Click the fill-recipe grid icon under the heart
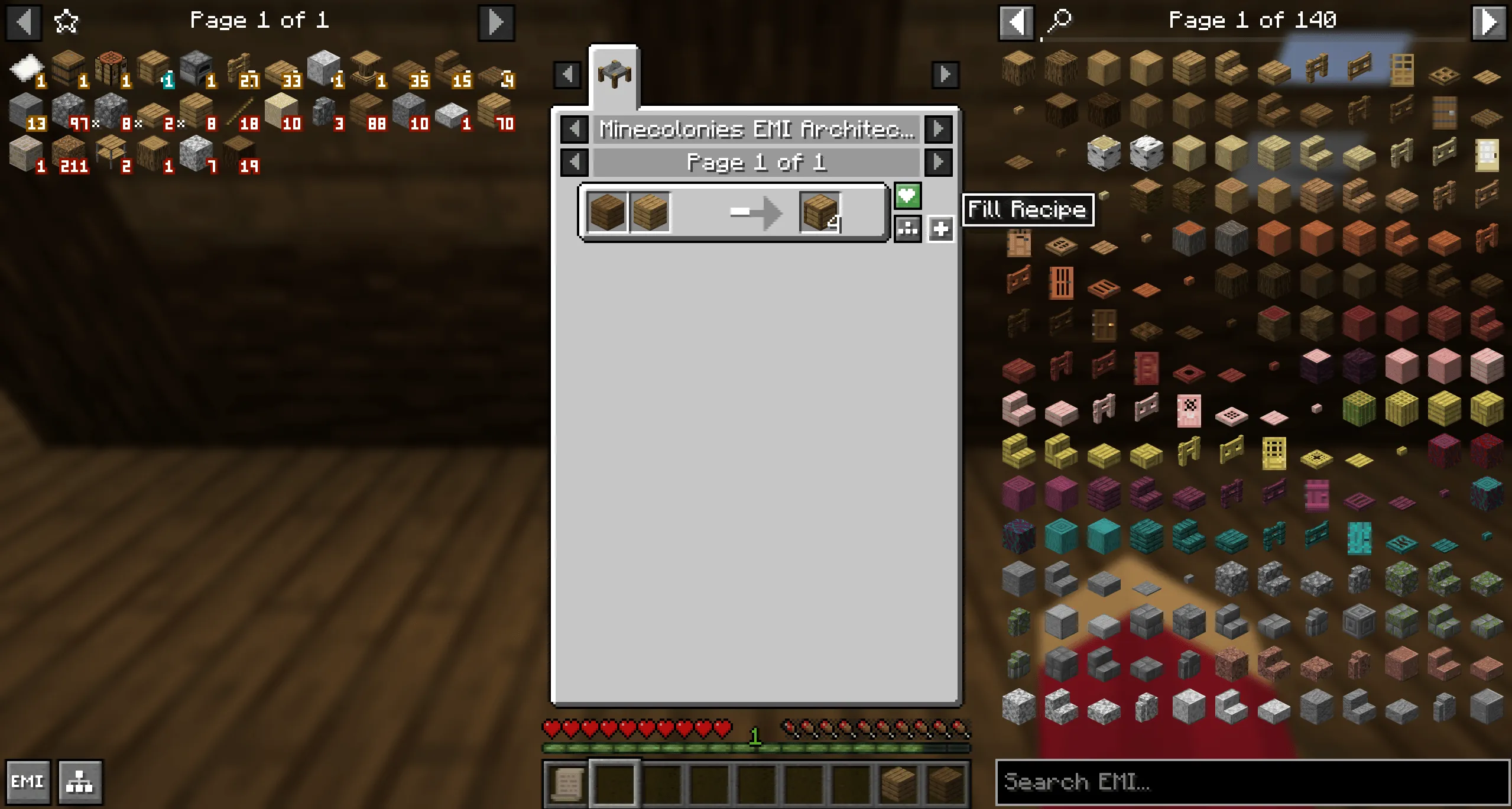This screenshot has width=1512, height=809. pyautogui.click(x=908, y=229)
